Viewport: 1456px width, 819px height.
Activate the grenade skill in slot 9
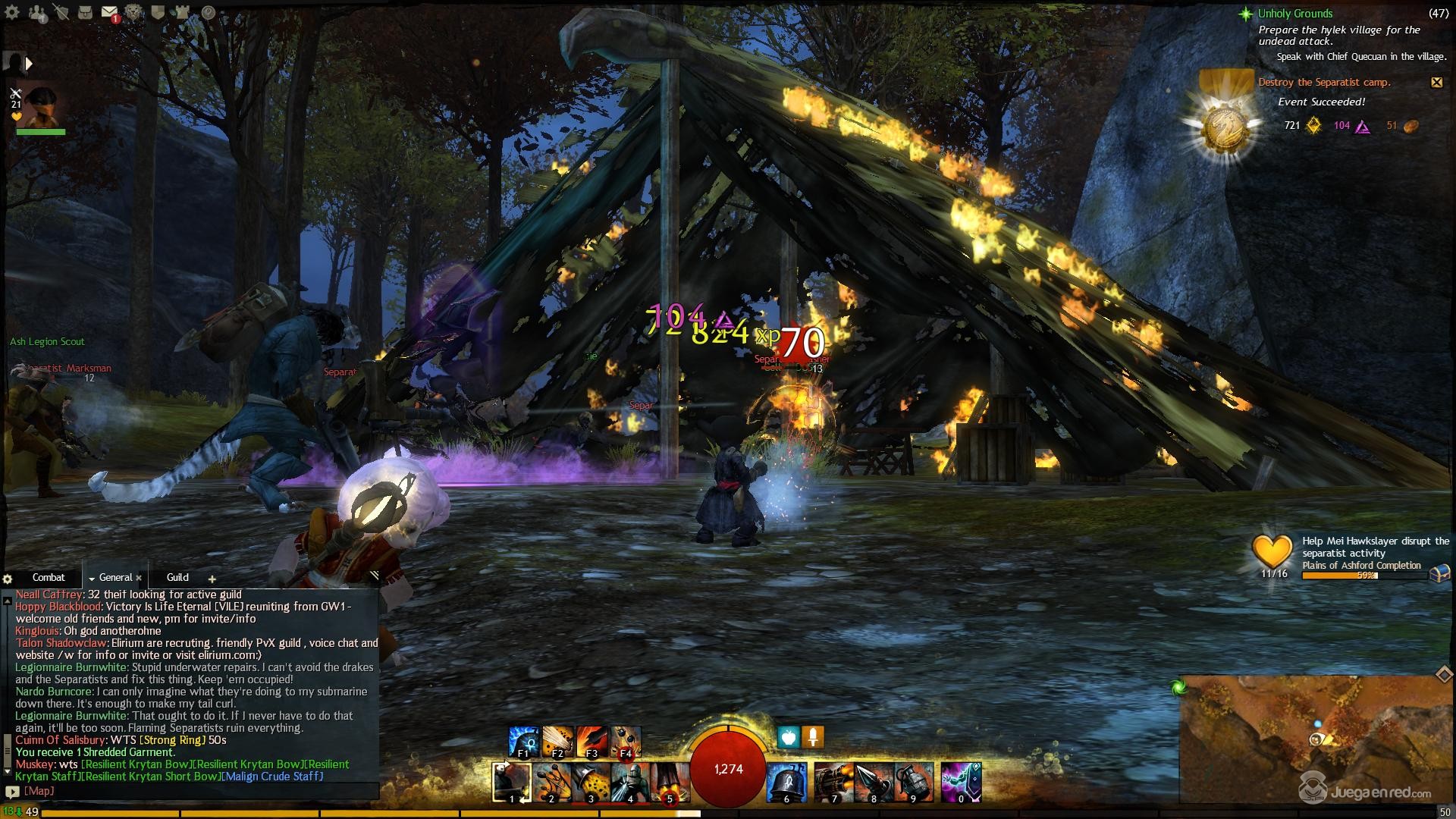pos(912,782)
